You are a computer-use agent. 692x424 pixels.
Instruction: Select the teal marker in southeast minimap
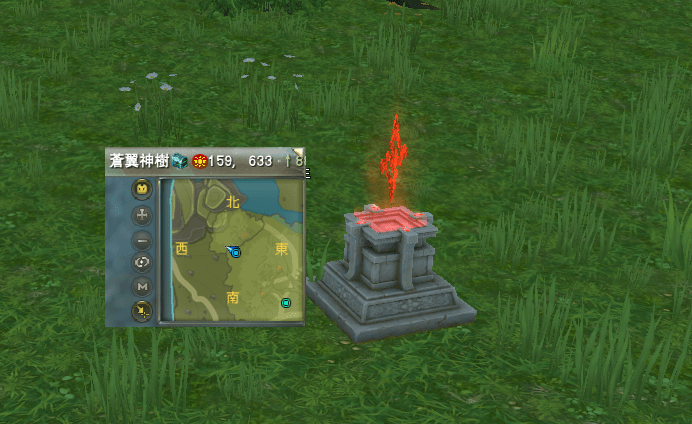286,302
